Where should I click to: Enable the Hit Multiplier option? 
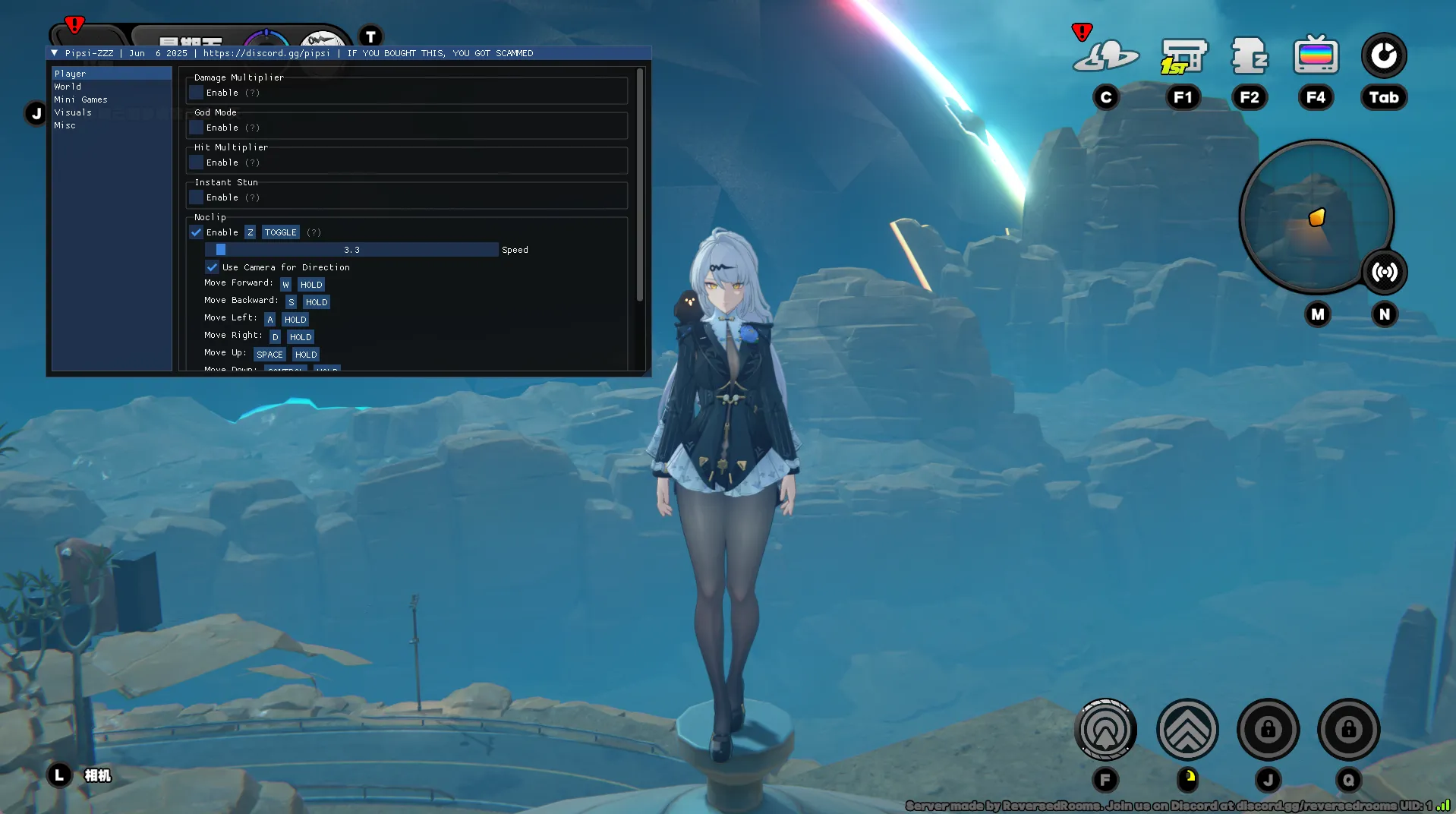pos(197,162)
